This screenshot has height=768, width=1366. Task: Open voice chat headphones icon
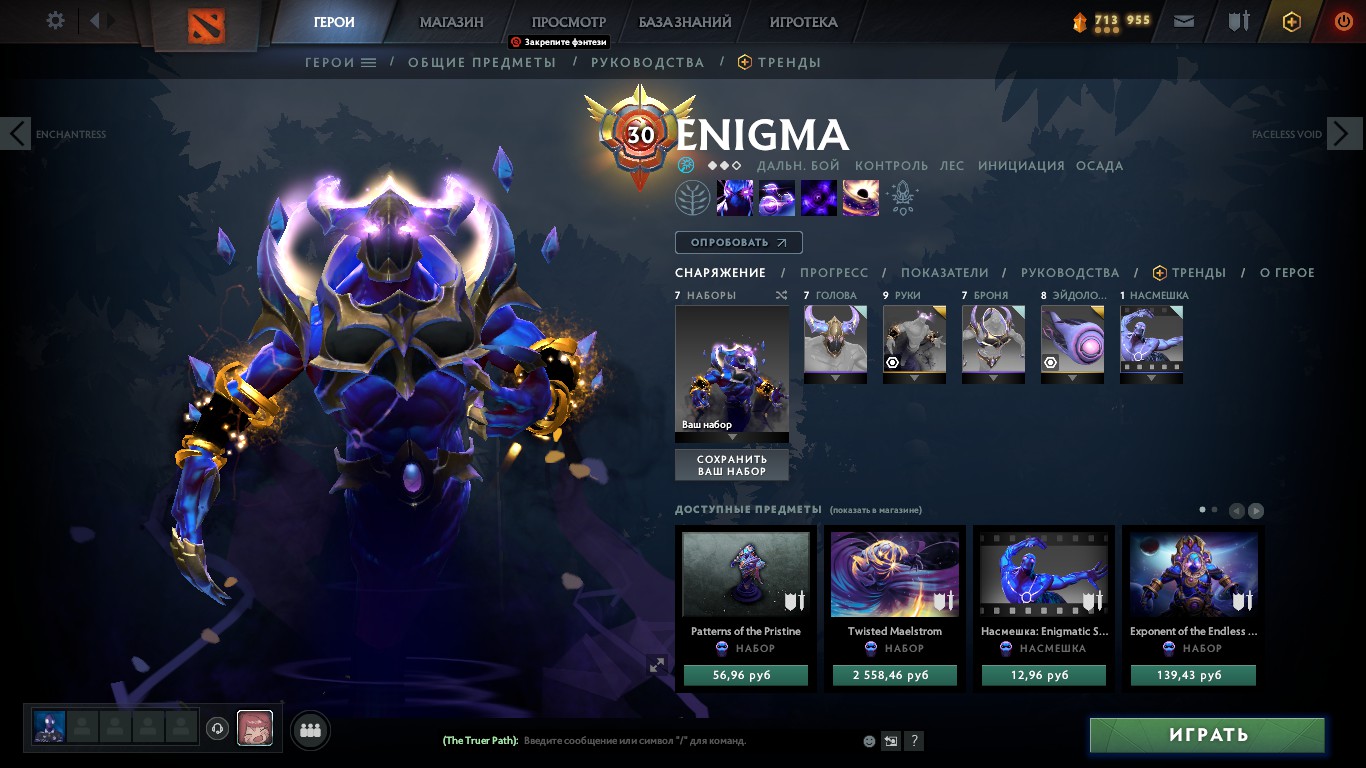pos(217,729)
